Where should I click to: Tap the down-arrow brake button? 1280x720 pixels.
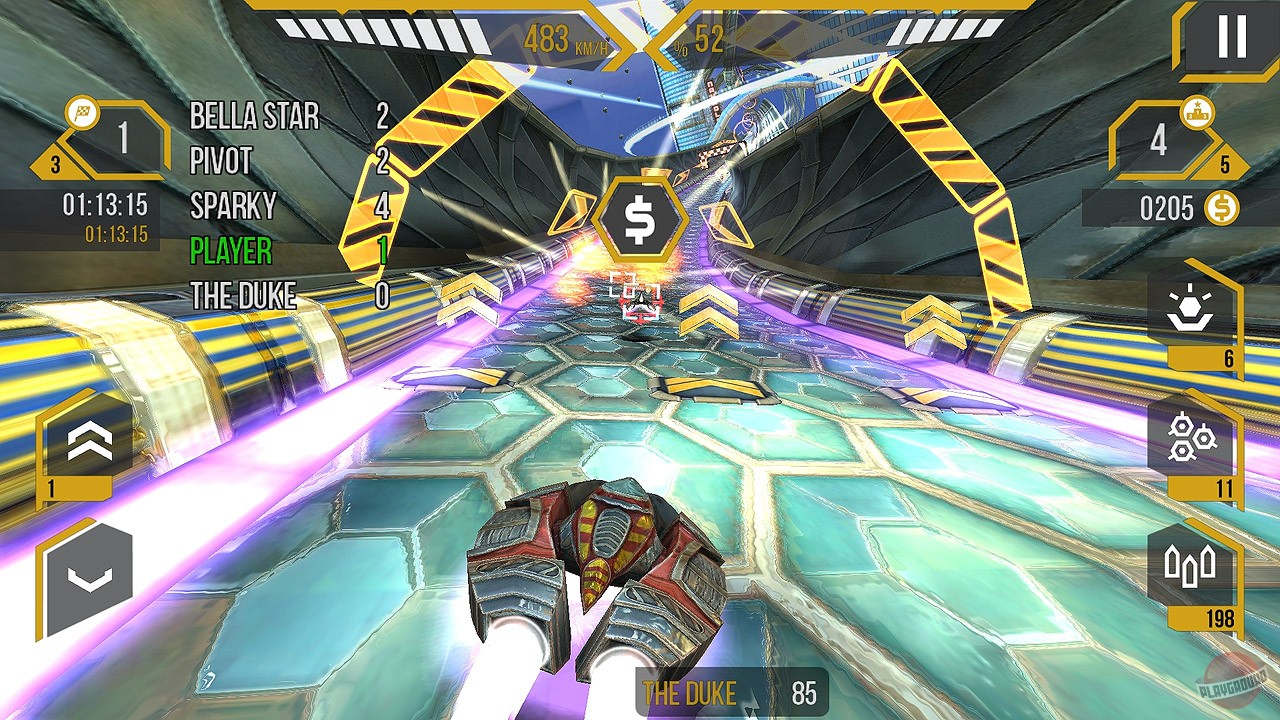coord(89,576)
